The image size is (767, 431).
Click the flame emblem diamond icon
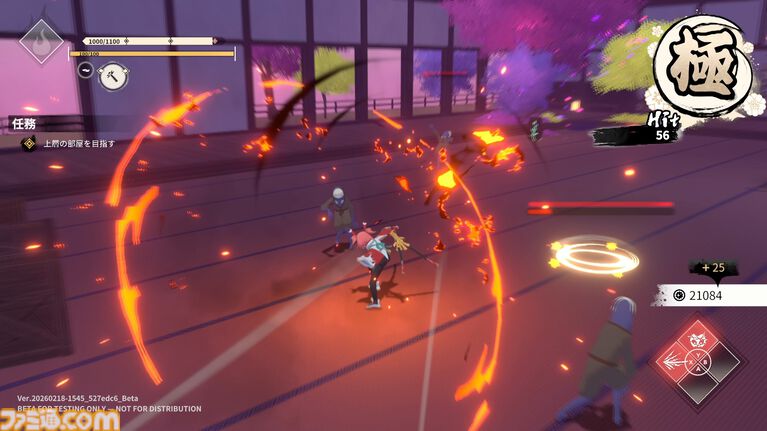tap(41, 41)
